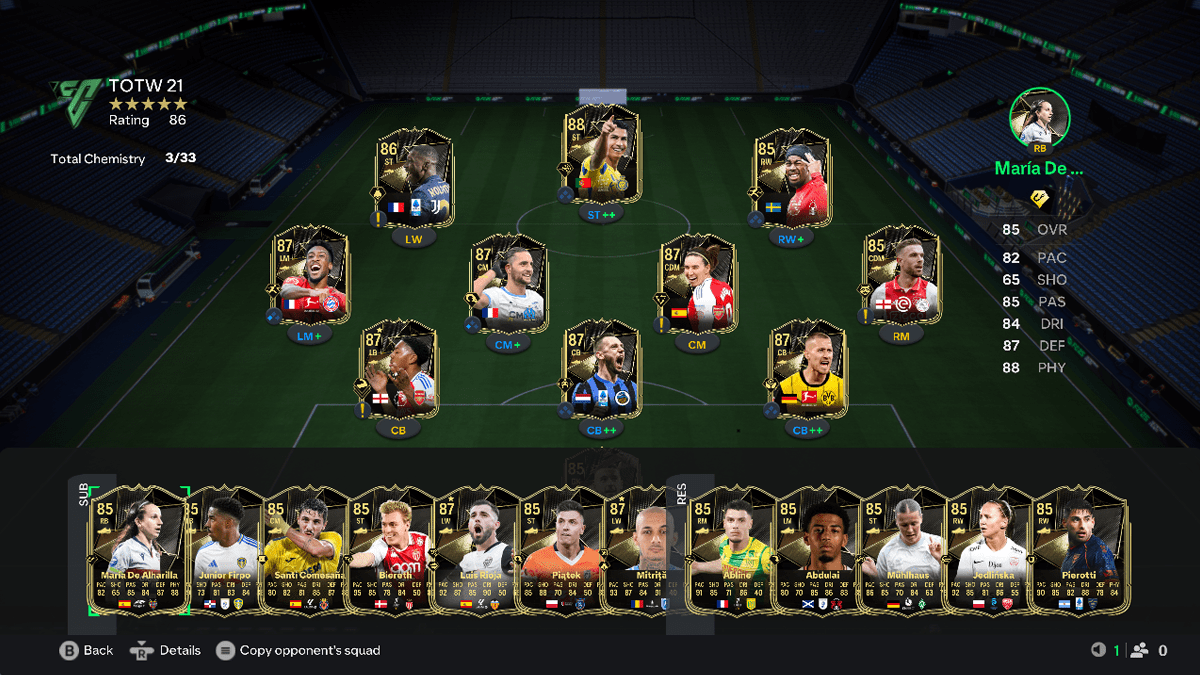The image size is (1200, 675).
Task: Select the Ajax card at RM
Action: (x=902, y=274)
